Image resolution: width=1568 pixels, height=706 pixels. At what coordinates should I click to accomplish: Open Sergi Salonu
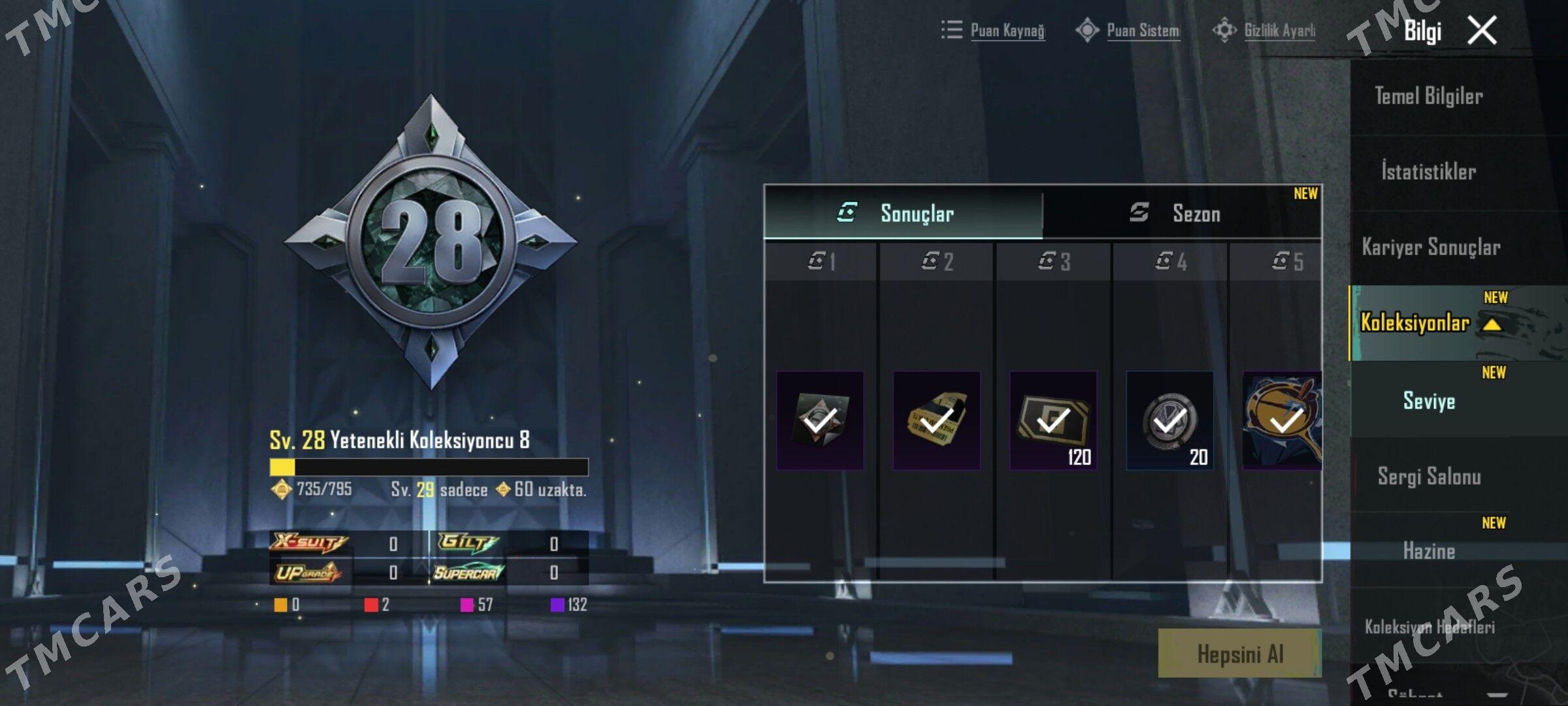click(1429, 477)
